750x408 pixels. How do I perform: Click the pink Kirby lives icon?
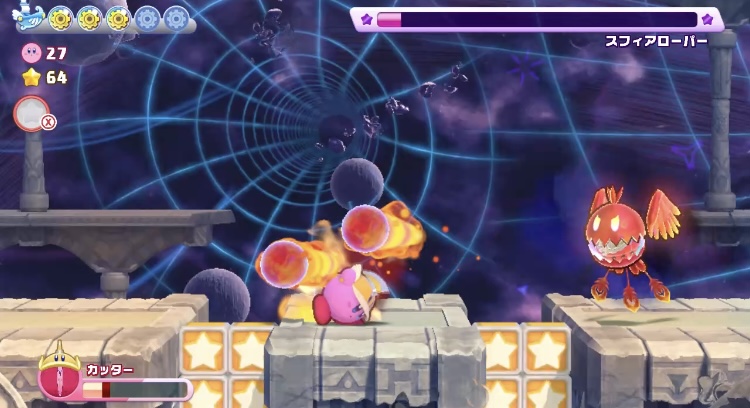(x=31, y=53)
